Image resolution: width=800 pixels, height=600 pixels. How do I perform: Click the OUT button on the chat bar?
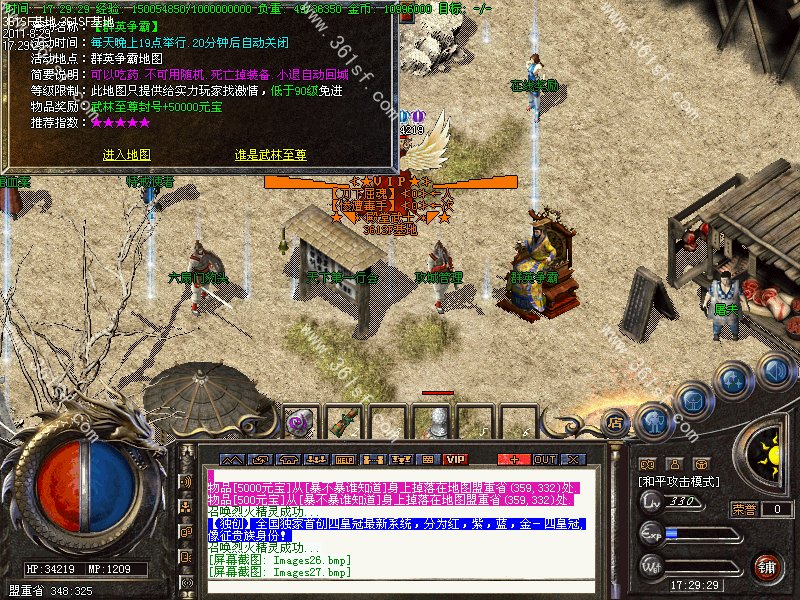(544, 459)
